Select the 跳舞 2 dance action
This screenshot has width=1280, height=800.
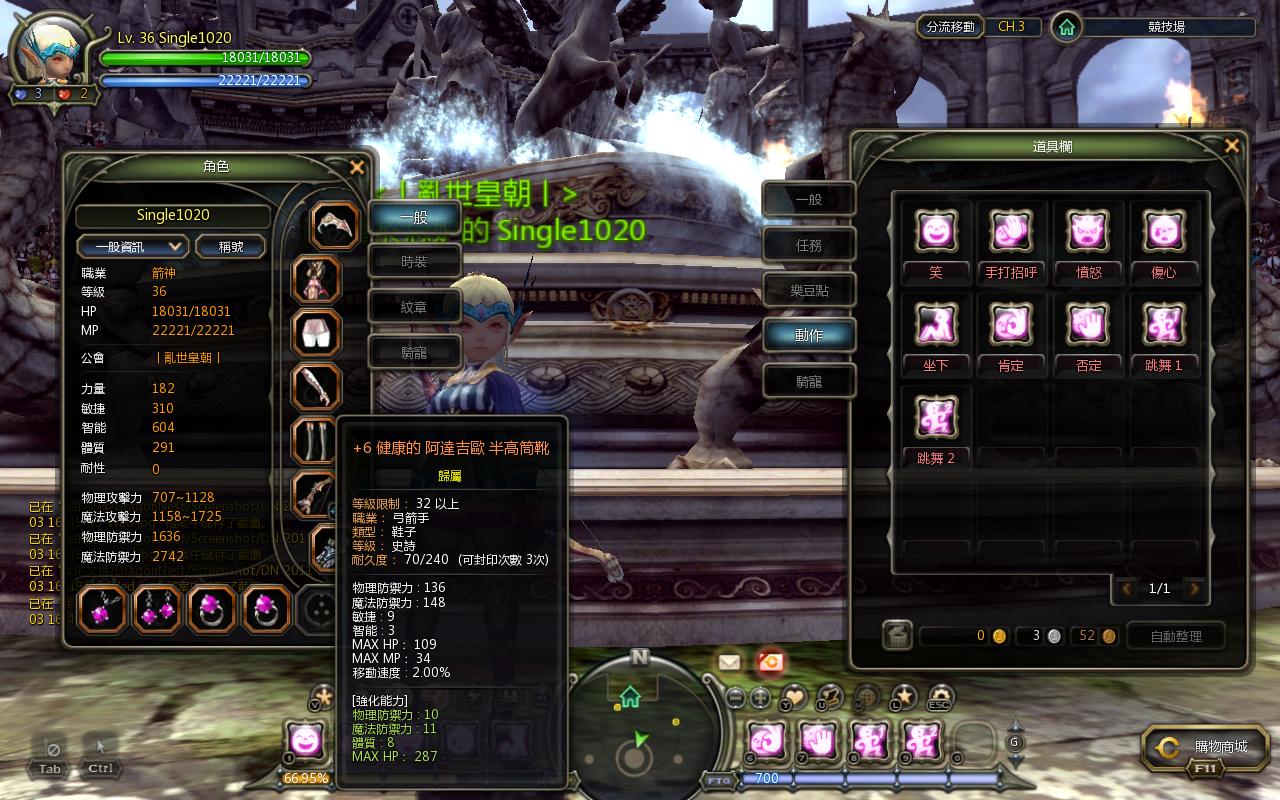936,417
